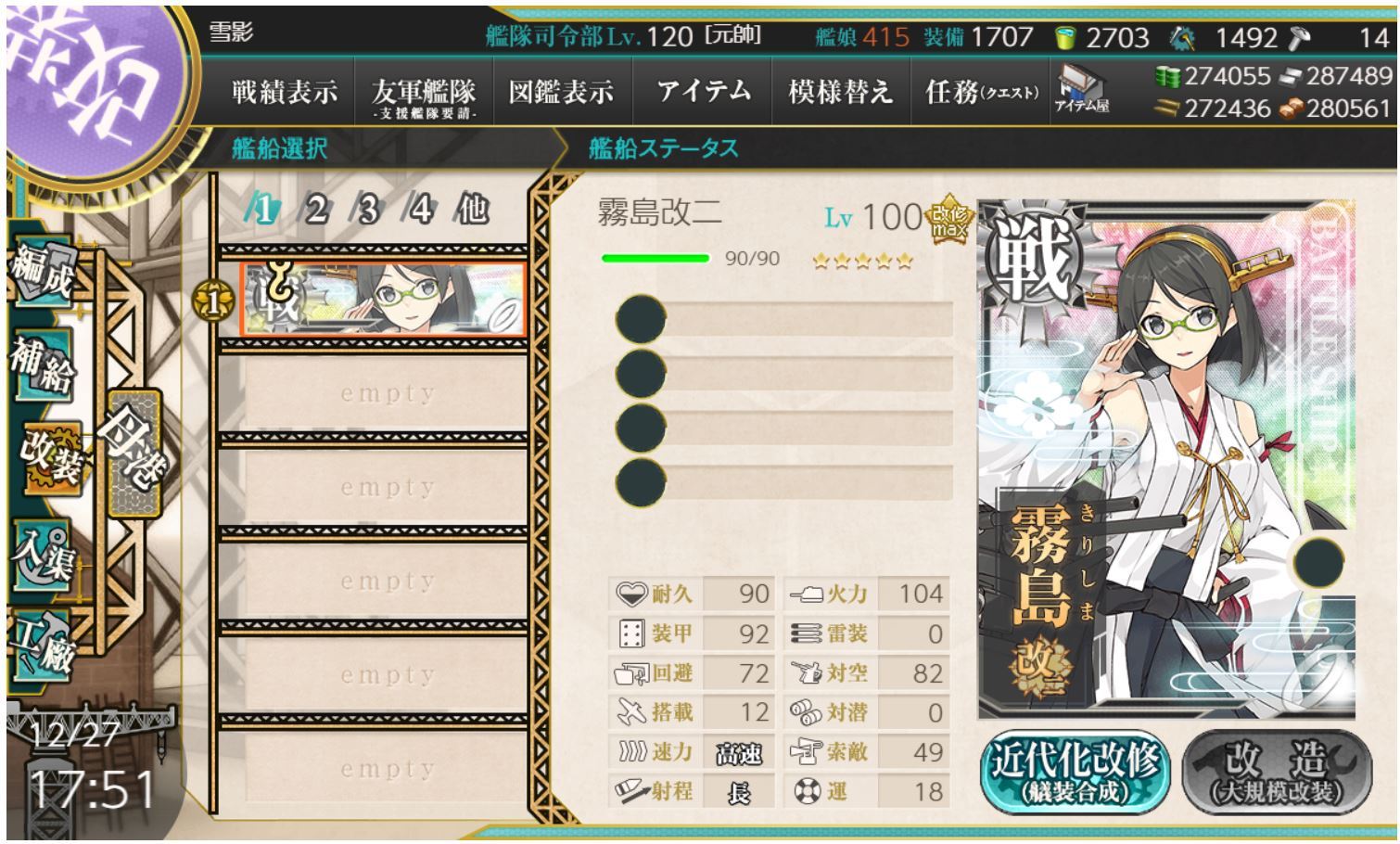Show the 図鑑表示 encyclopedia

click(561, 92)
